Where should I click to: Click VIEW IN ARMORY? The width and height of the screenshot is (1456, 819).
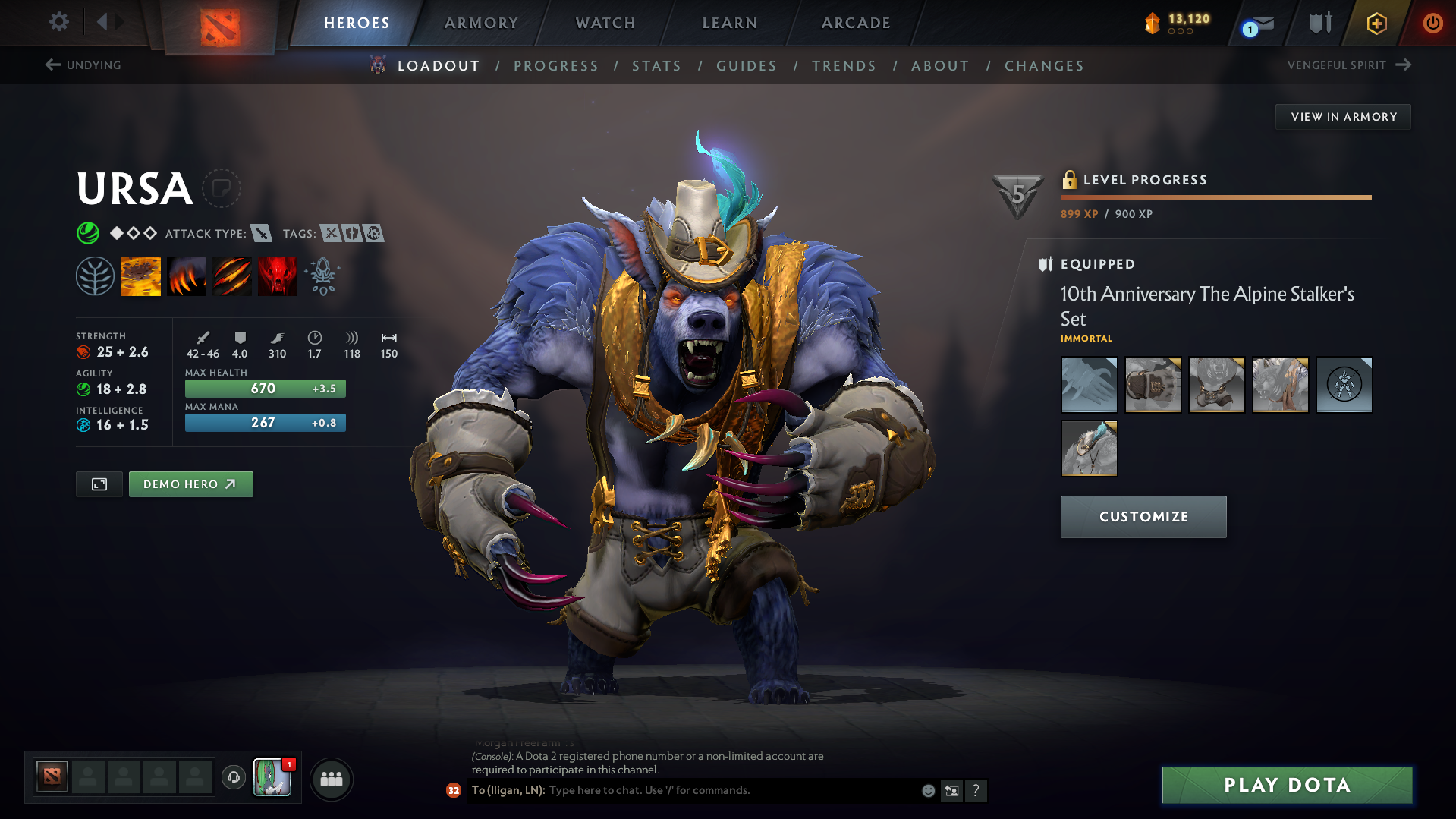[1343, 116]
